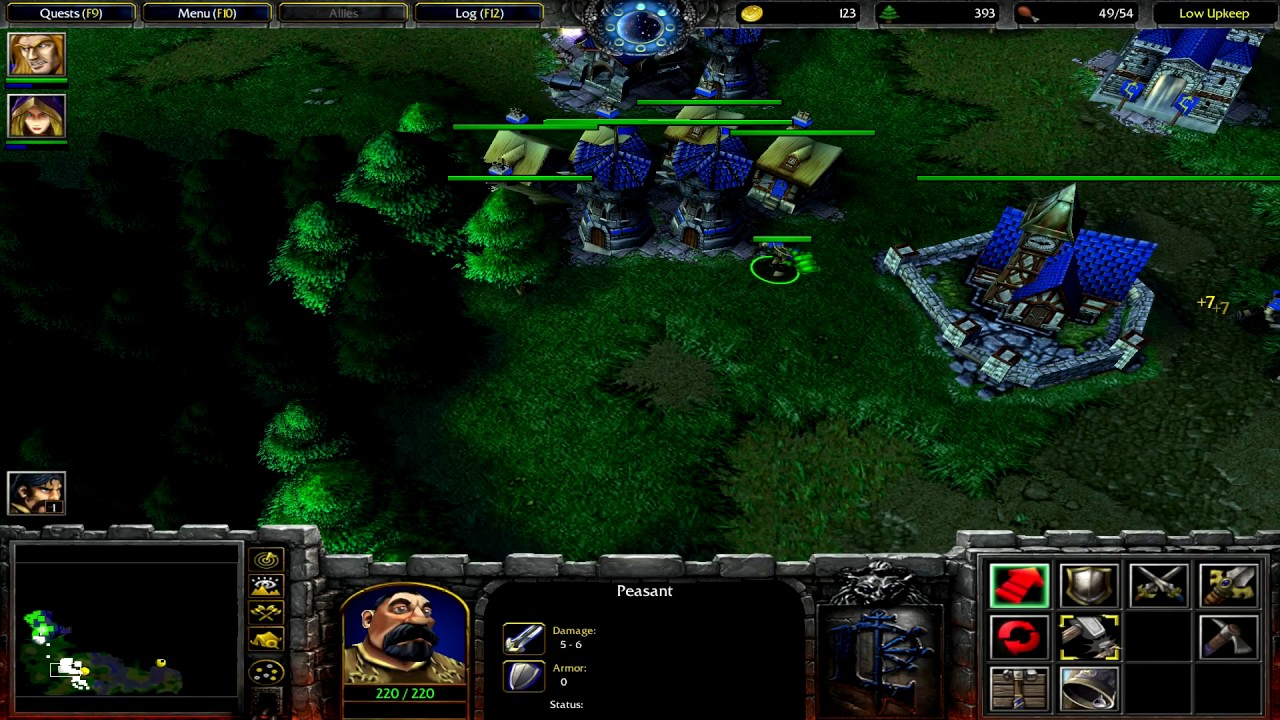
Task: Select the blonde female hero portrait
Action: click(37, 117)
